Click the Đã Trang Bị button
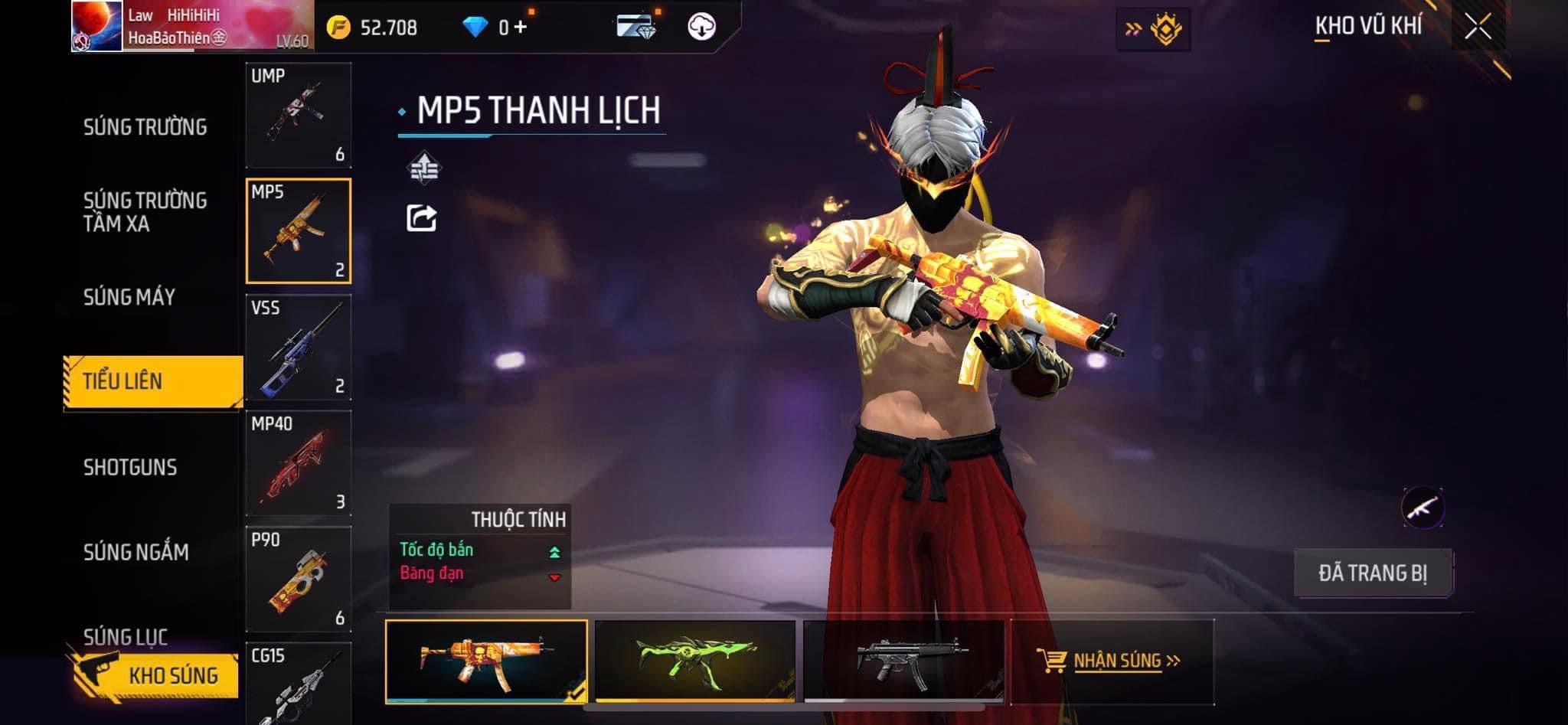The width and height of the screenshot is (1568, 725). 1373,573
